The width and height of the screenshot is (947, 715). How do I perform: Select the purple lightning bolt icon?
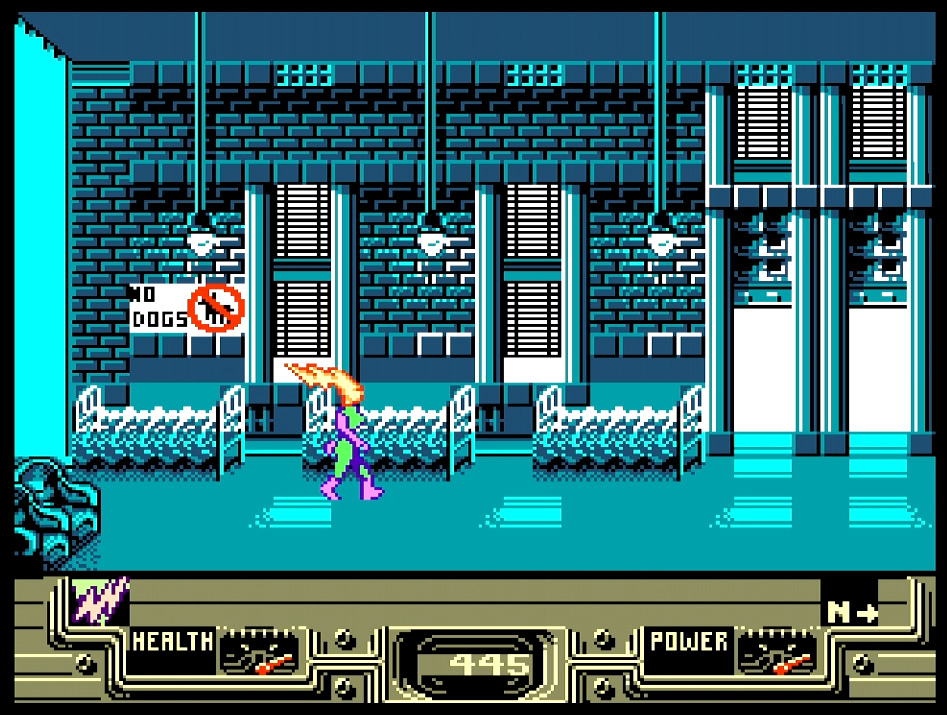(100, 602)
